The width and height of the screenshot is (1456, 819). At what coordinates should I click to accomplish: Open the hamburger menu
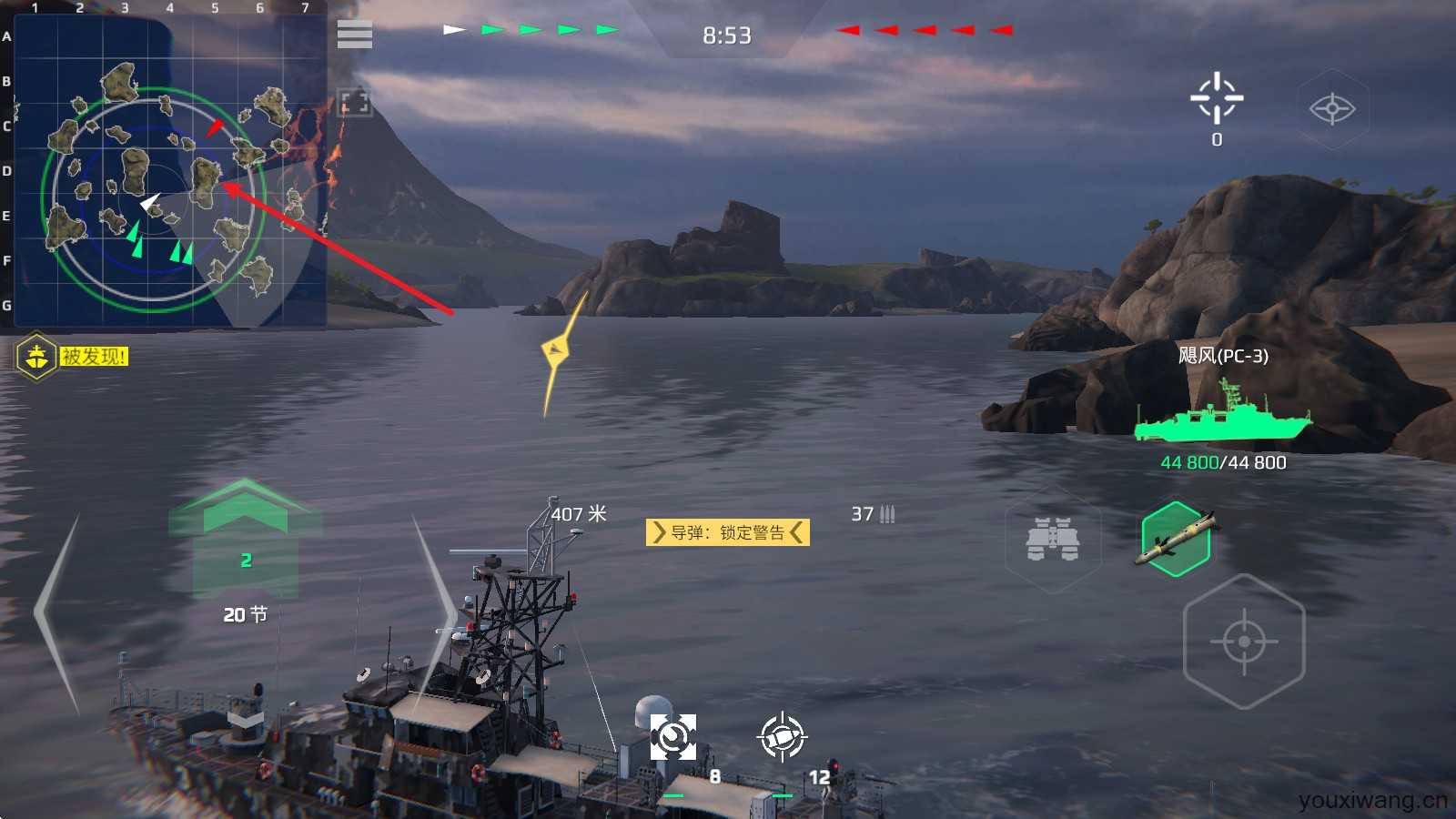point(354,35)
